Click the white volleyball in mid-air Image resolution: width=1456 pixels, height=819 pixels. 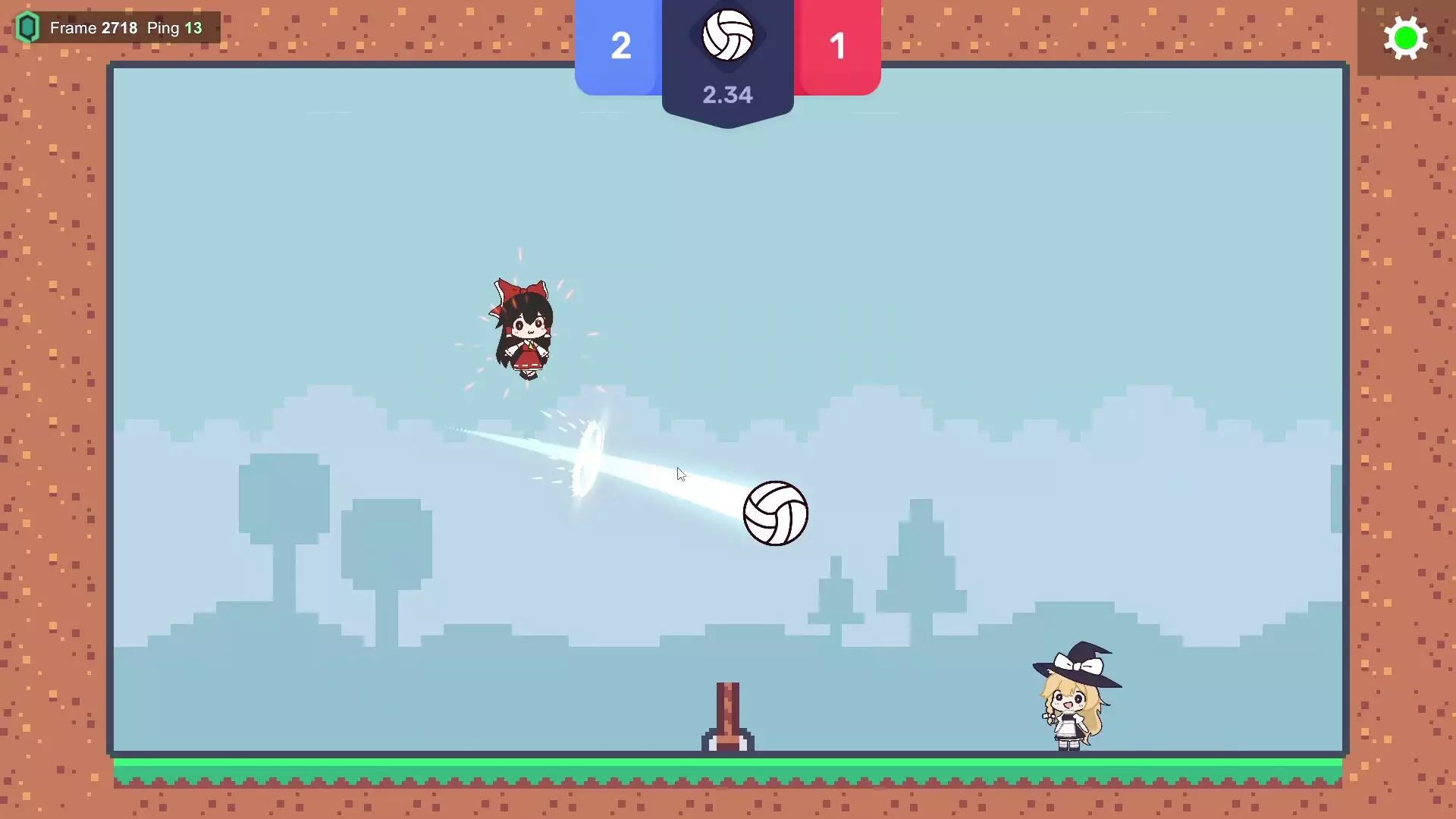click(776, 513)
